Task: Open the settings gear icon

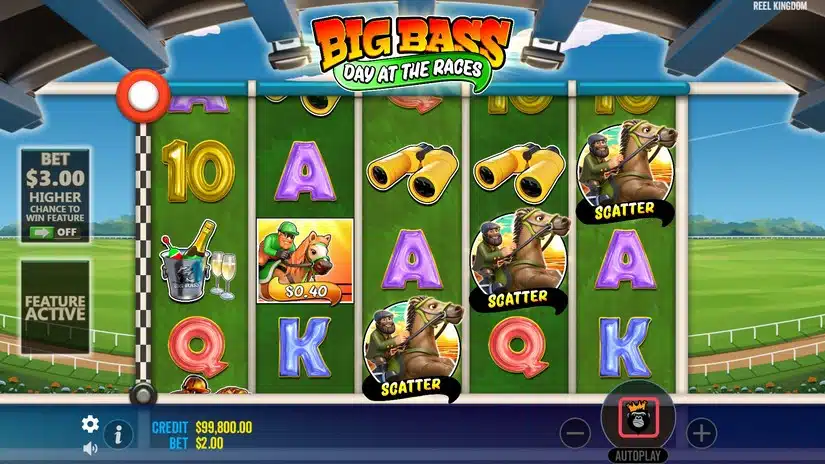Action: (x=90, y=423)
